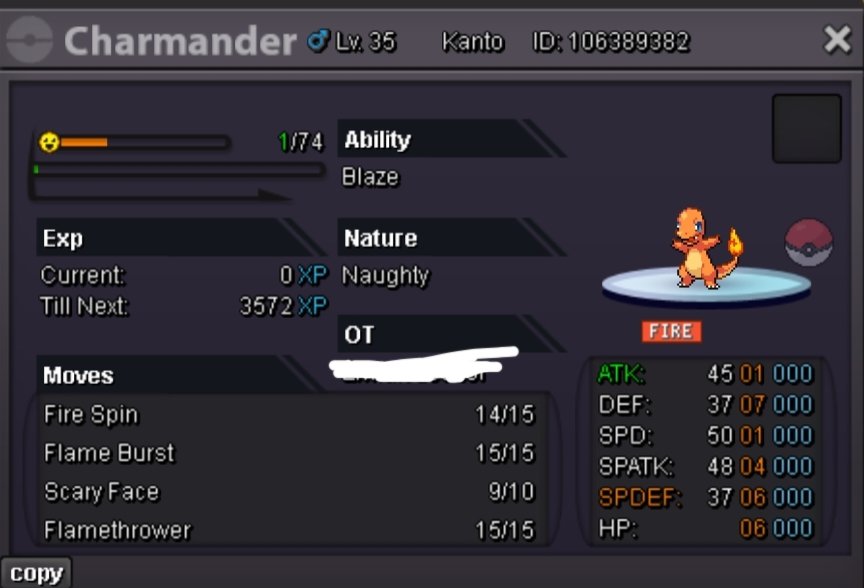
Task: Click the Blaze ability entry
Action: 371,177
